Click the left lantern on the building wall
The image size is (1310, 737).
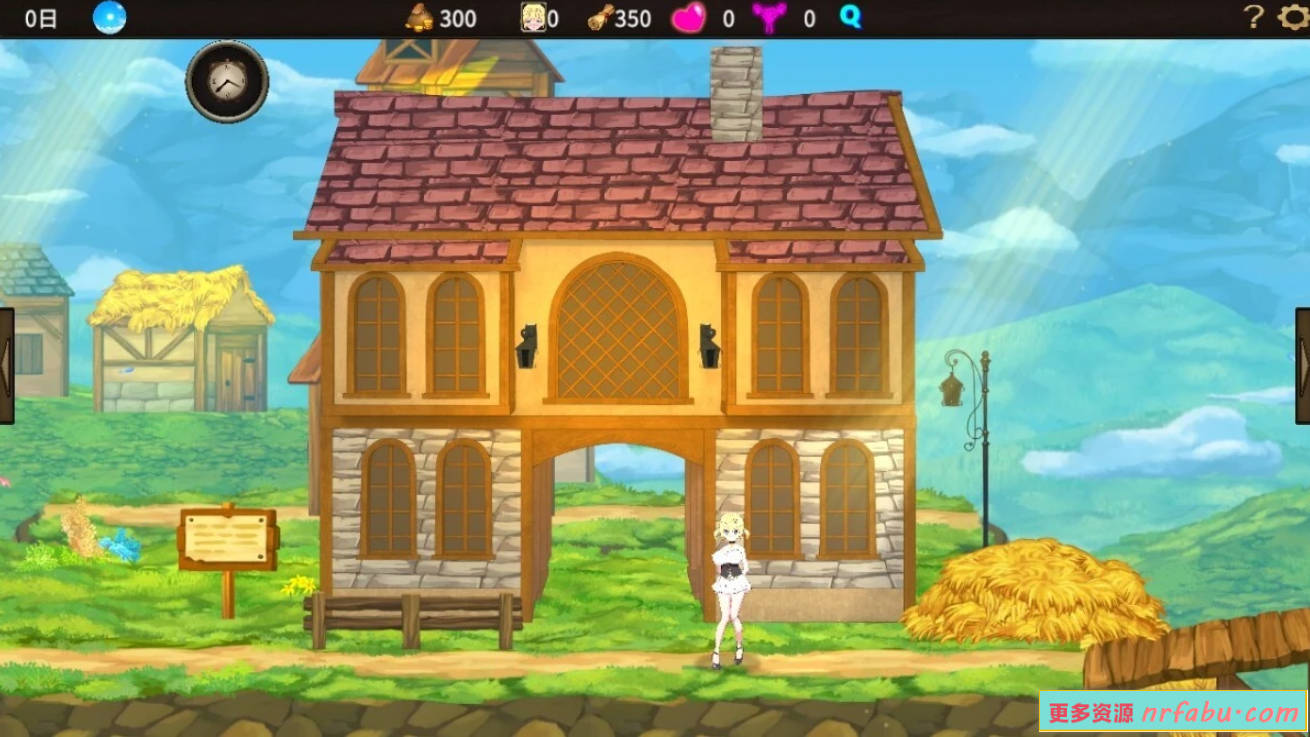click(527, 345)
